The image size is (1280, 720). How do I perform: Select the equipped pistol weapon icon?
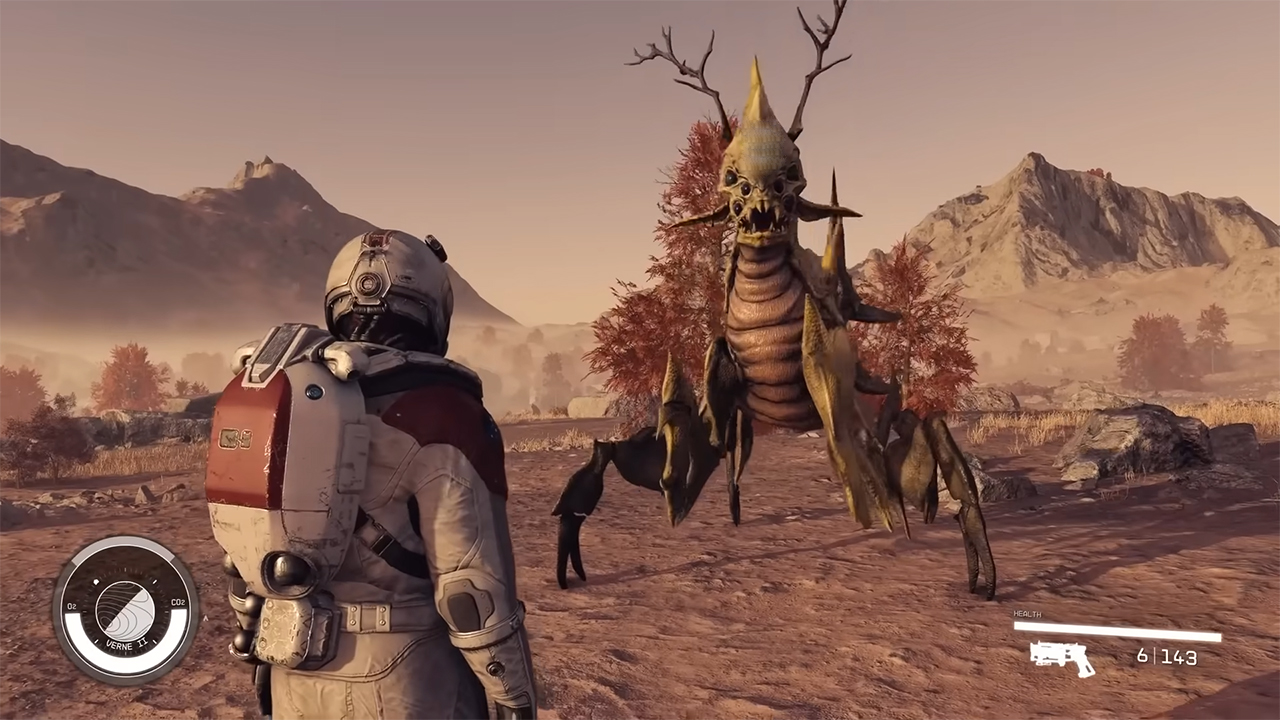[x=1062, y=657]
